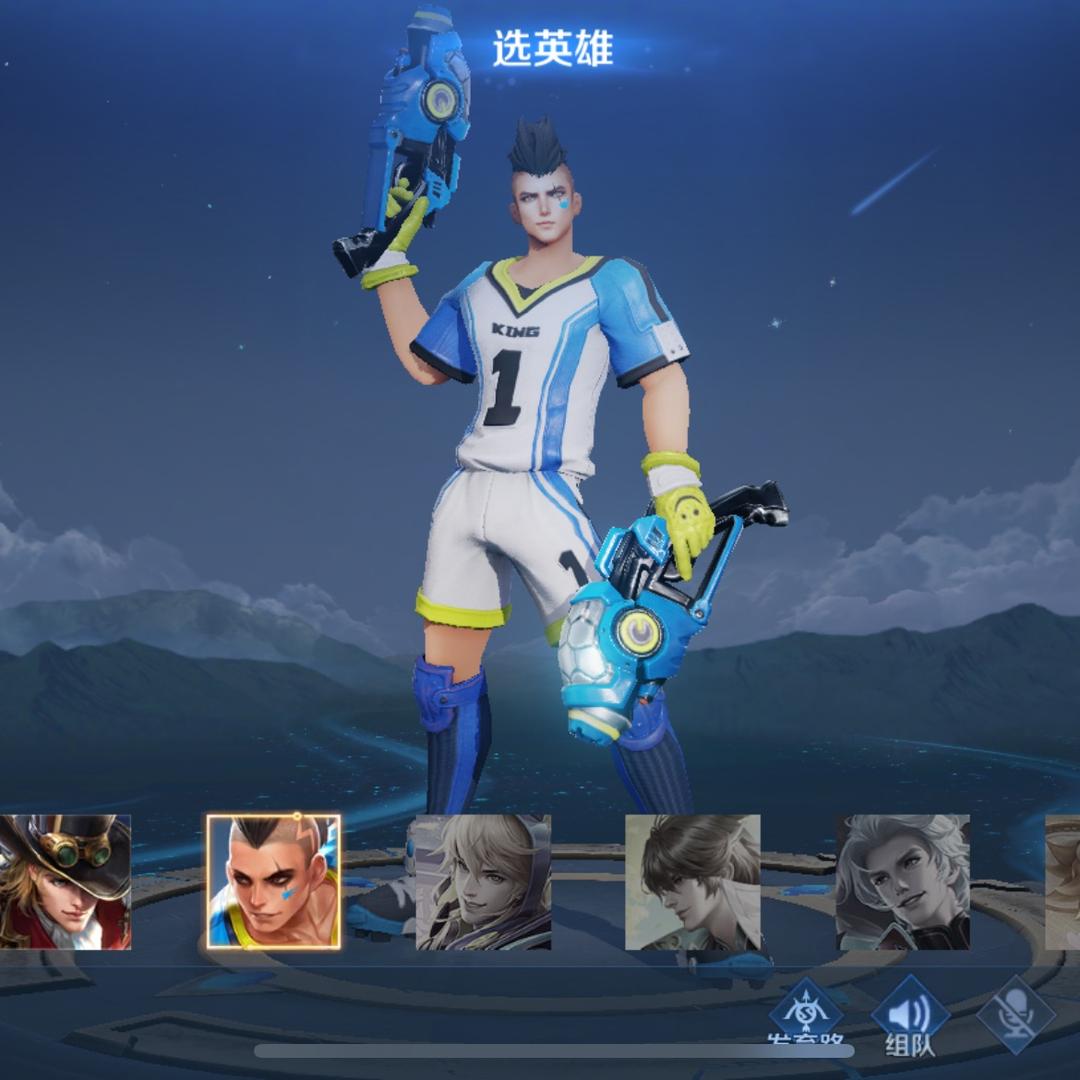Choose the silver-haired smiling hero portrait
Screen dimensions: 1080x1080
tap(902, 881)
